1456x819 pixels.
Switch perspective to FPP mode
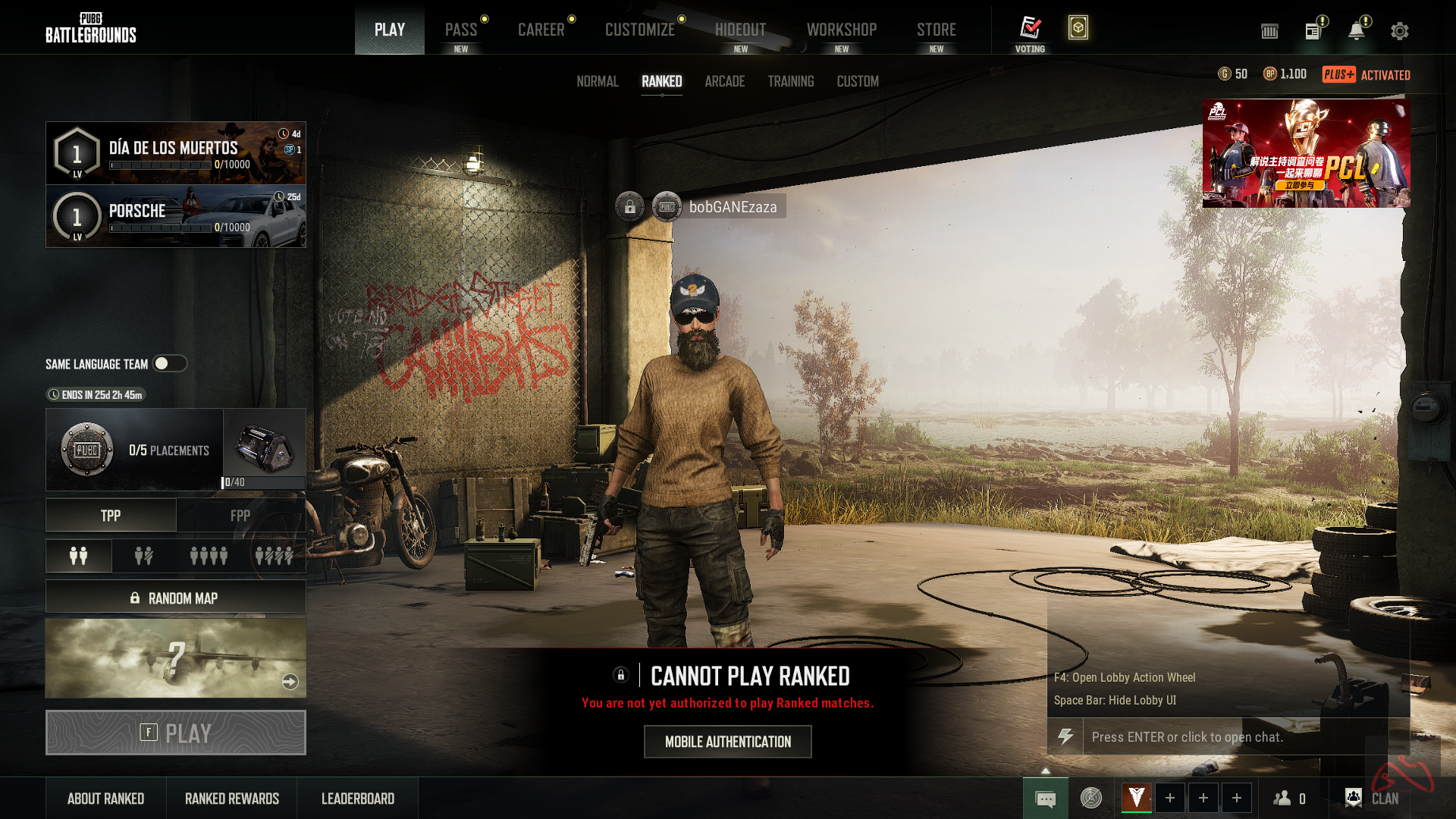coord(240,516)
